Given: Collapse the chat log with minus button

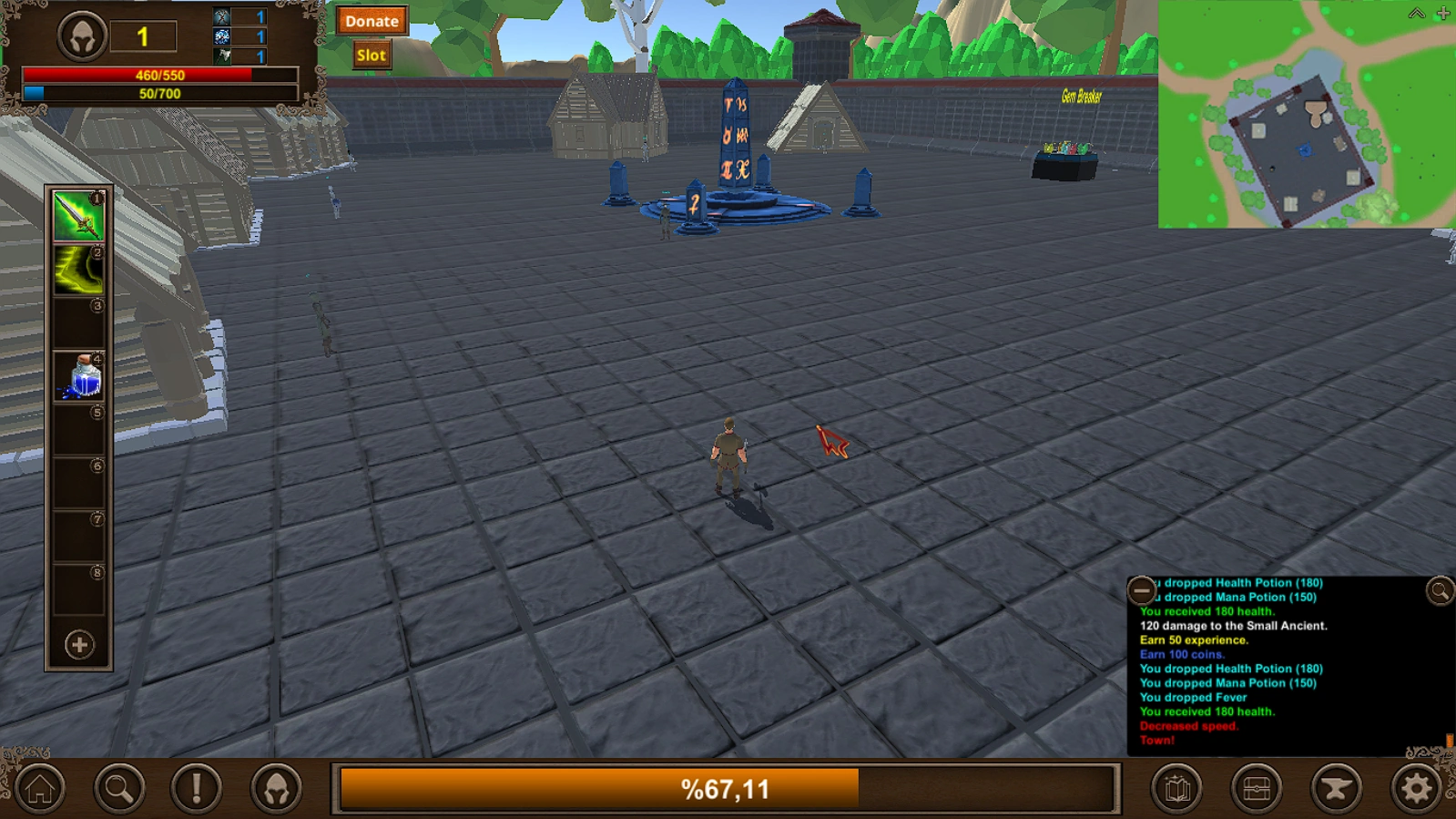Looking at the screenshot, I should click(x=1142, y=589).
